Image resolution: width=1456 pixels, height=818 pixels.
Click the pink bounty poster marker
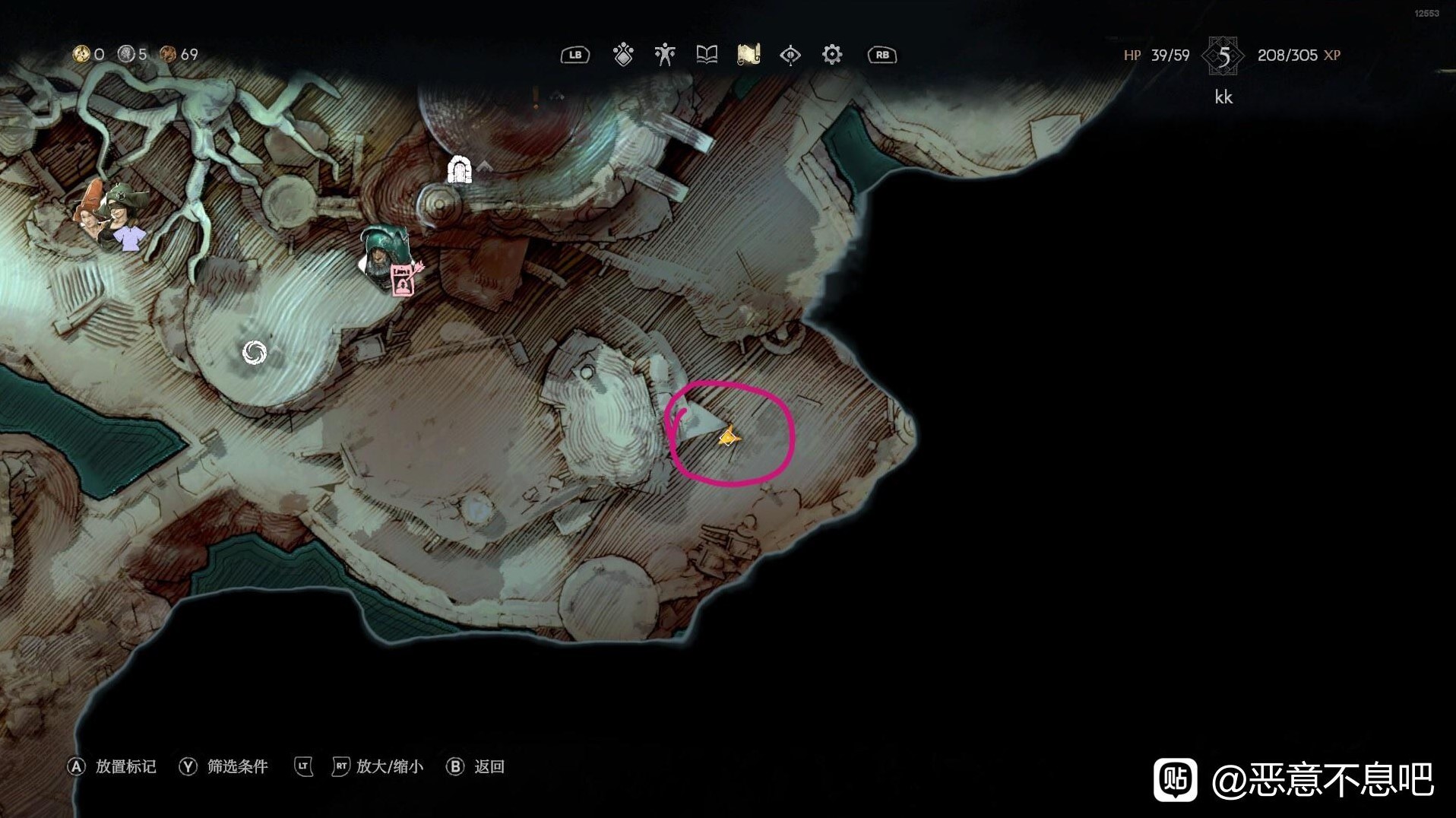click(x=403, y=280)
